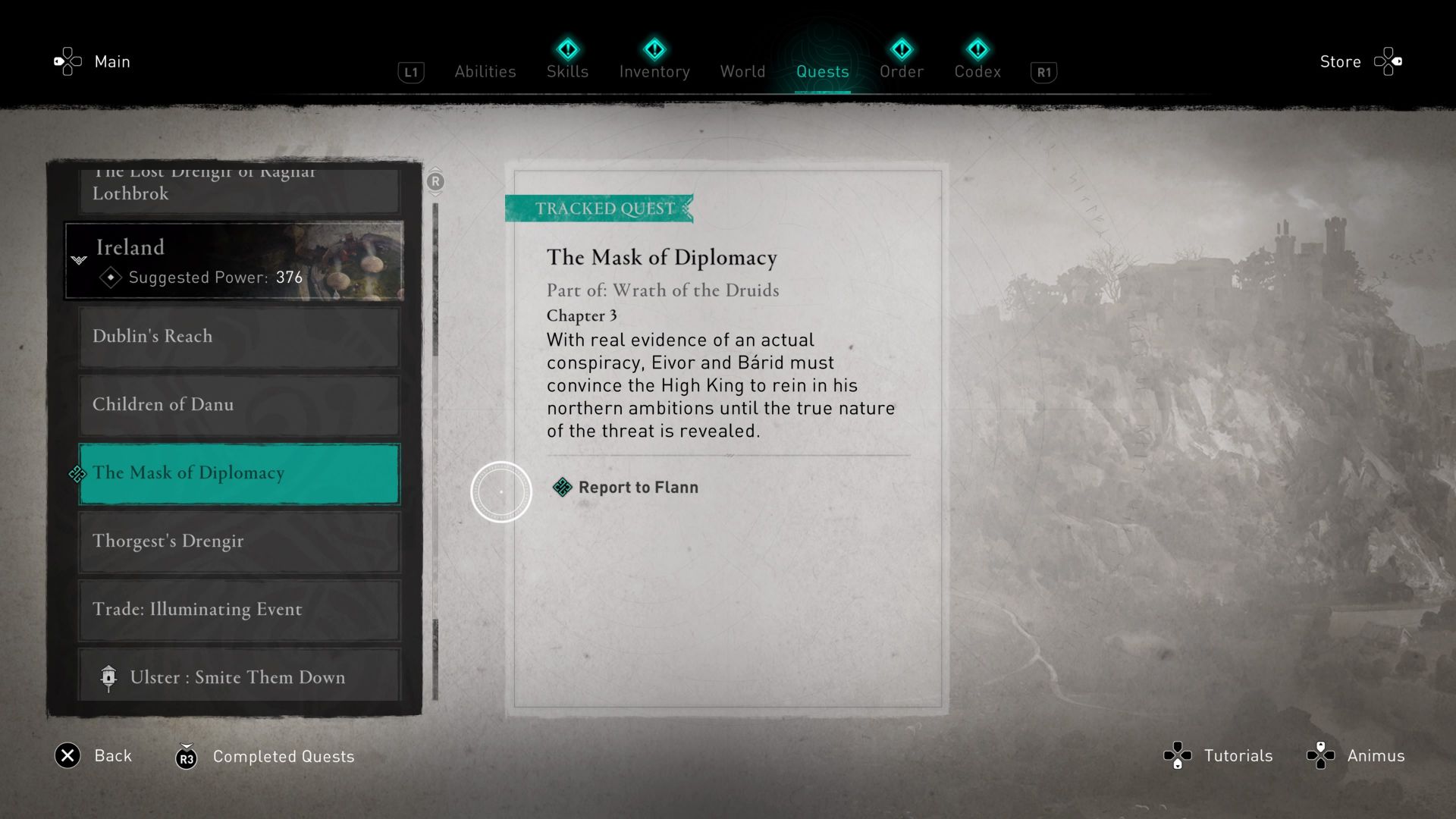Click the quest marker beside Mask of Diplomacy

78,474
